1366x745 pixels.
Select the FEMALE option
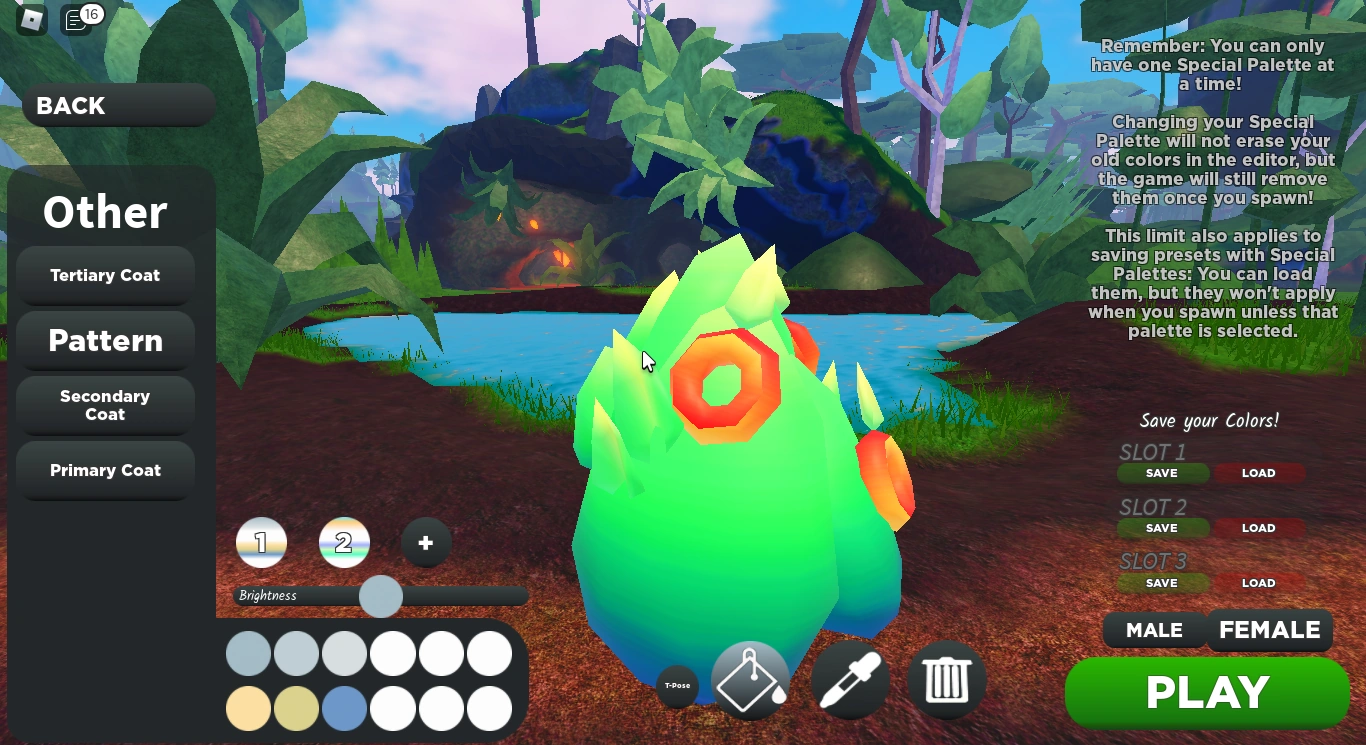click(x=1270, y=630)
